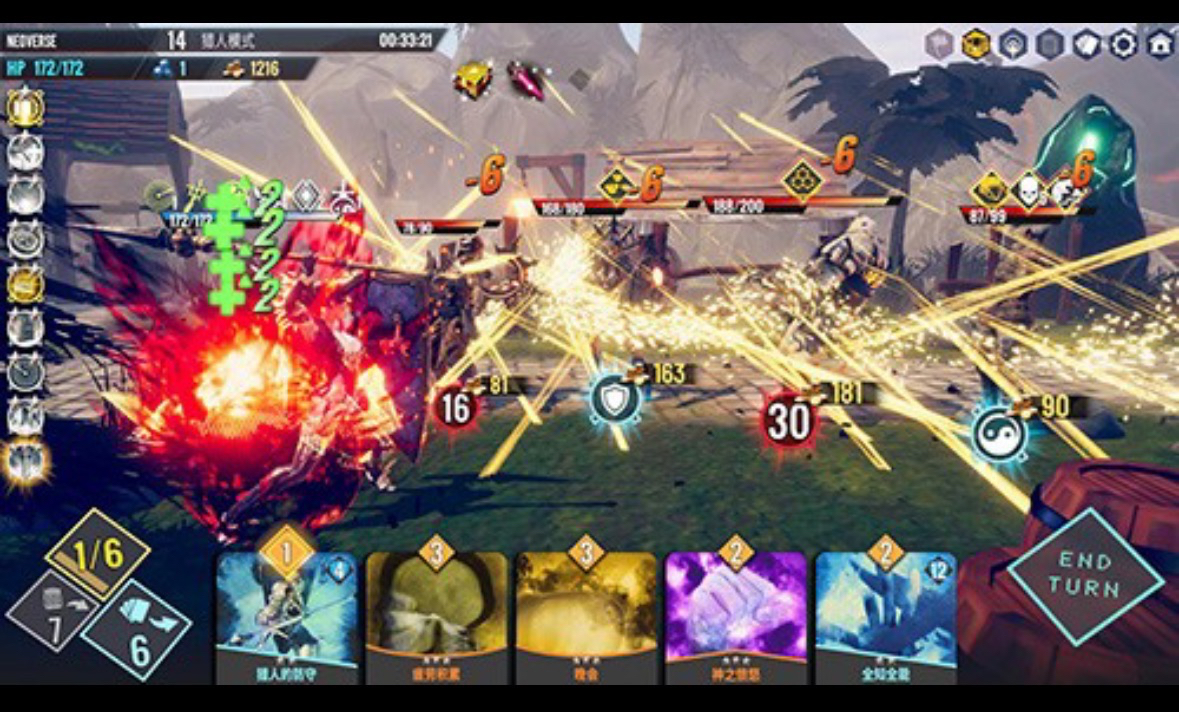This screenshot has width=1179, height=712.
Task: Target the enemy with 30 attack intent
Action: 788,420
